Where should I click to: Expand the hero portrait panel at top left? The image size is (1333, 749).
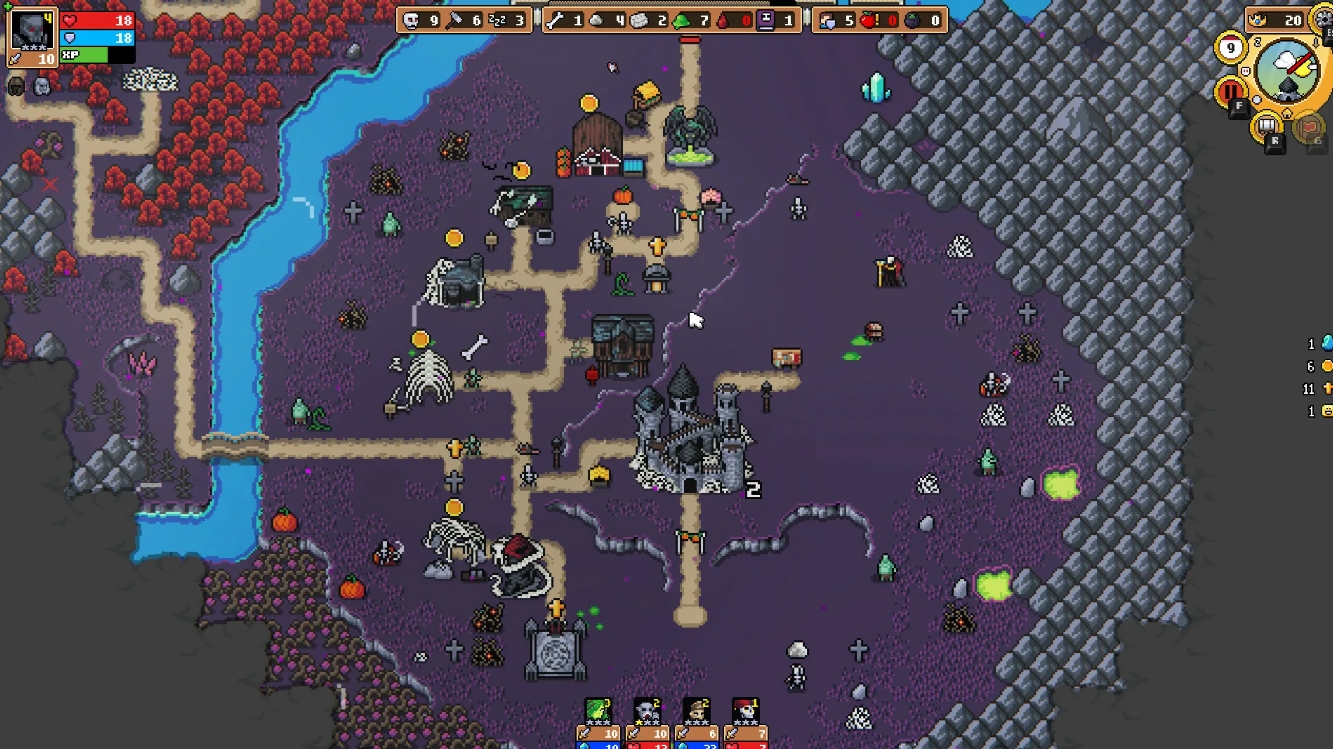pyautogui.click(x=33, y=32)
